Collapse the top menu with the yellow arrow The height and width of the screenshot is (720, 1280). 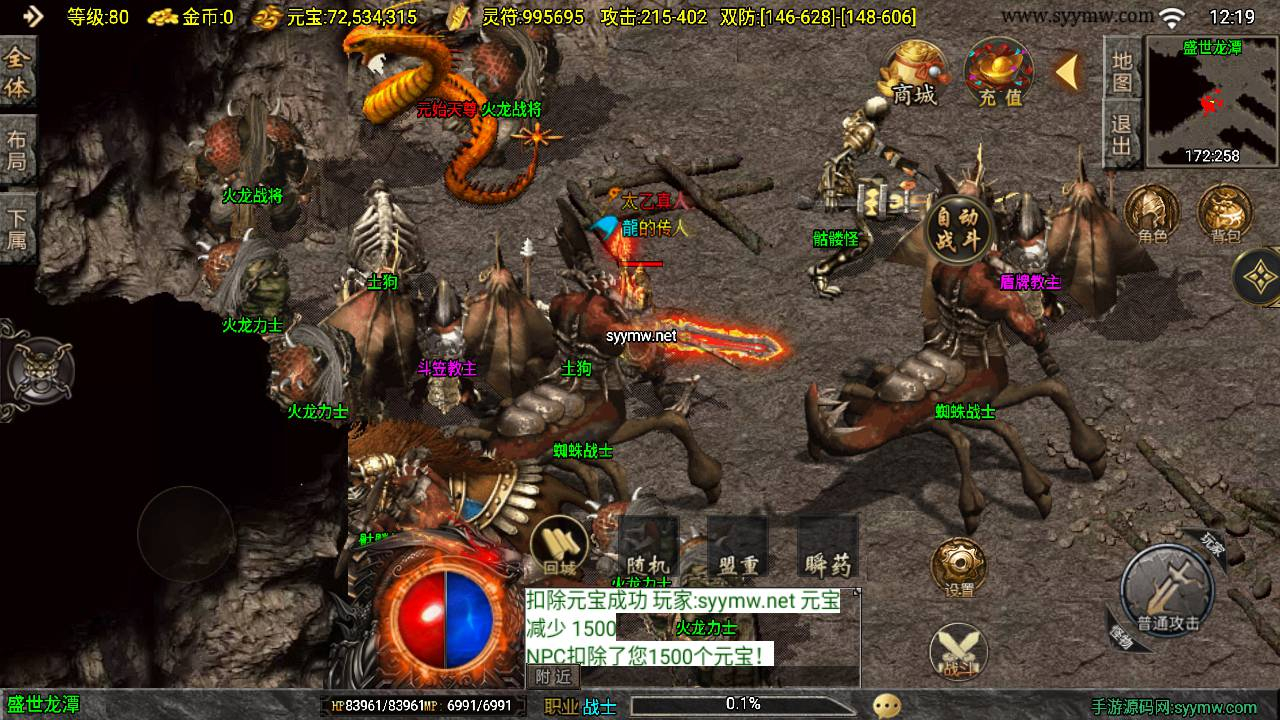point(1067,72)
